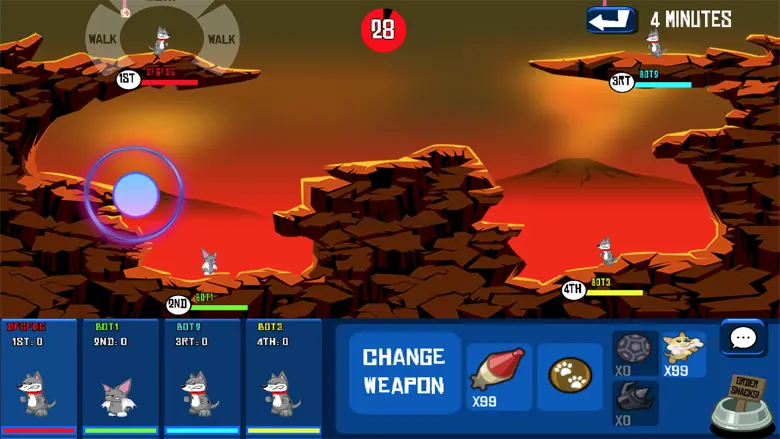
Task: Select the Bot3 player card
Action: (x=283, y=377)
